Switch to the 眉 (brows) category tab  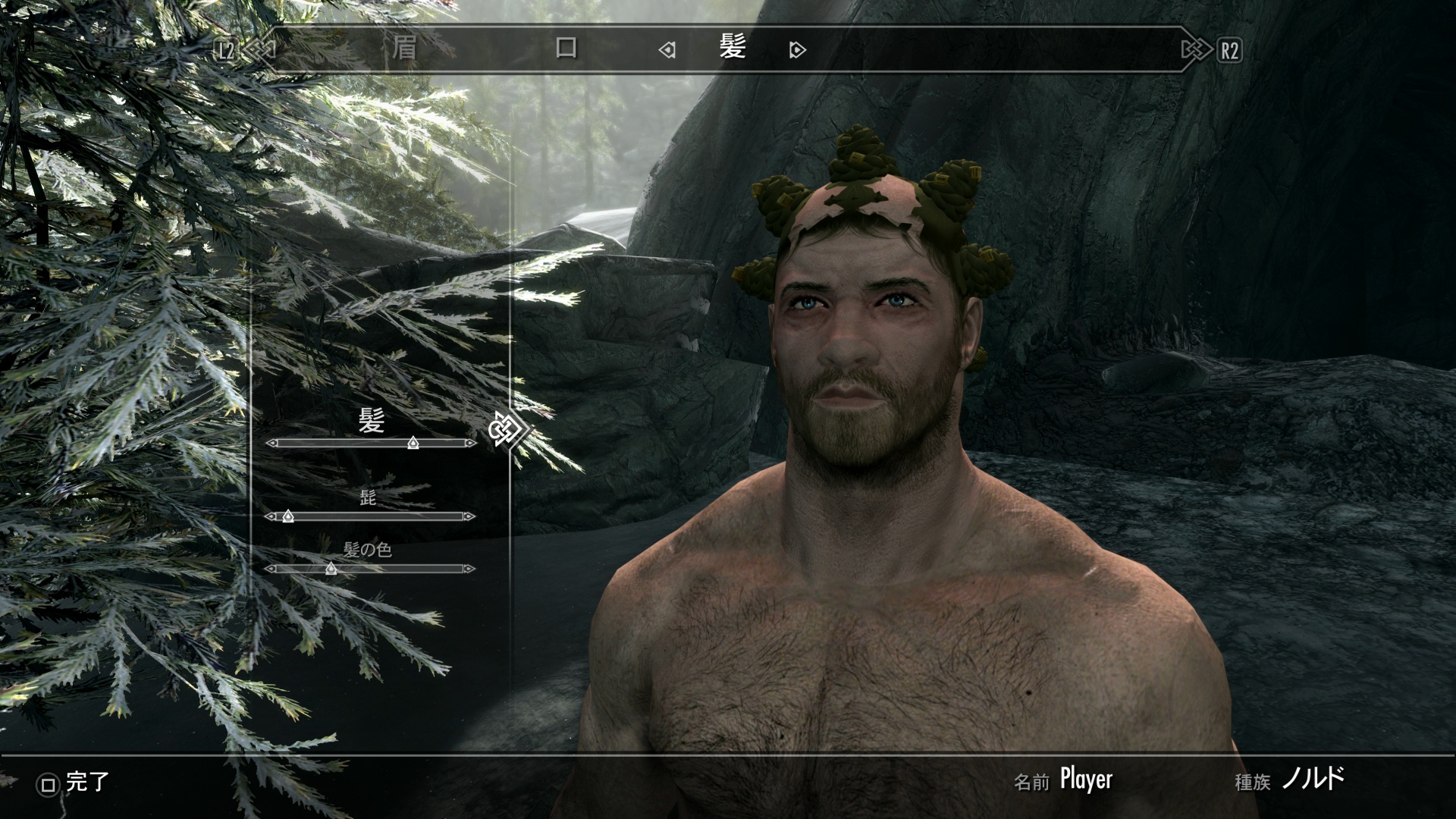tap(404, 49)
